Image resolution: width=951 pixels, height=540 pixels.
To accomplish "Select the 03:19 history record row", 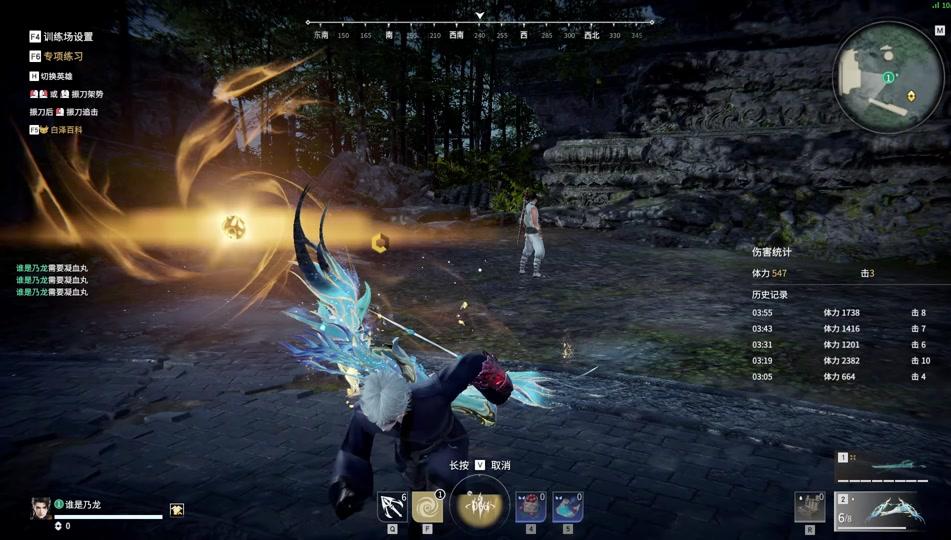I will pyautogui.click(x=840, y=361).
